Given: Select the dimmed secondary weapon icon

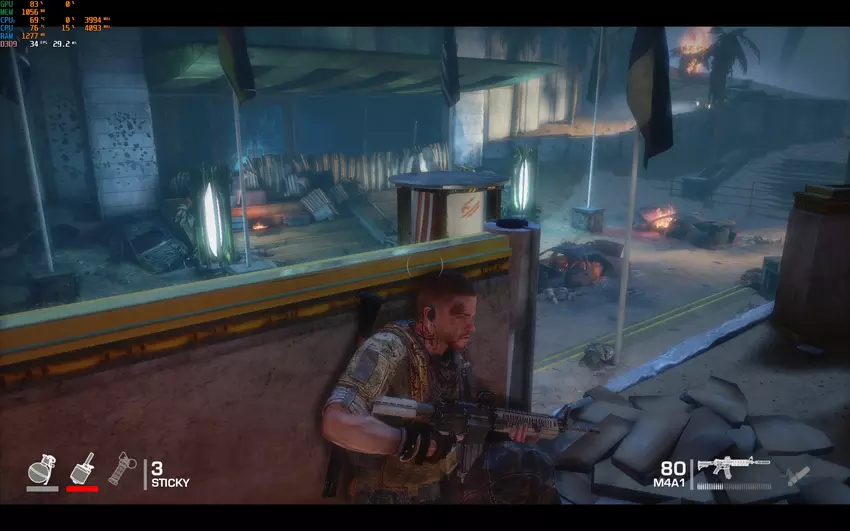Looking at the screenshot, I should pos(797,476).
